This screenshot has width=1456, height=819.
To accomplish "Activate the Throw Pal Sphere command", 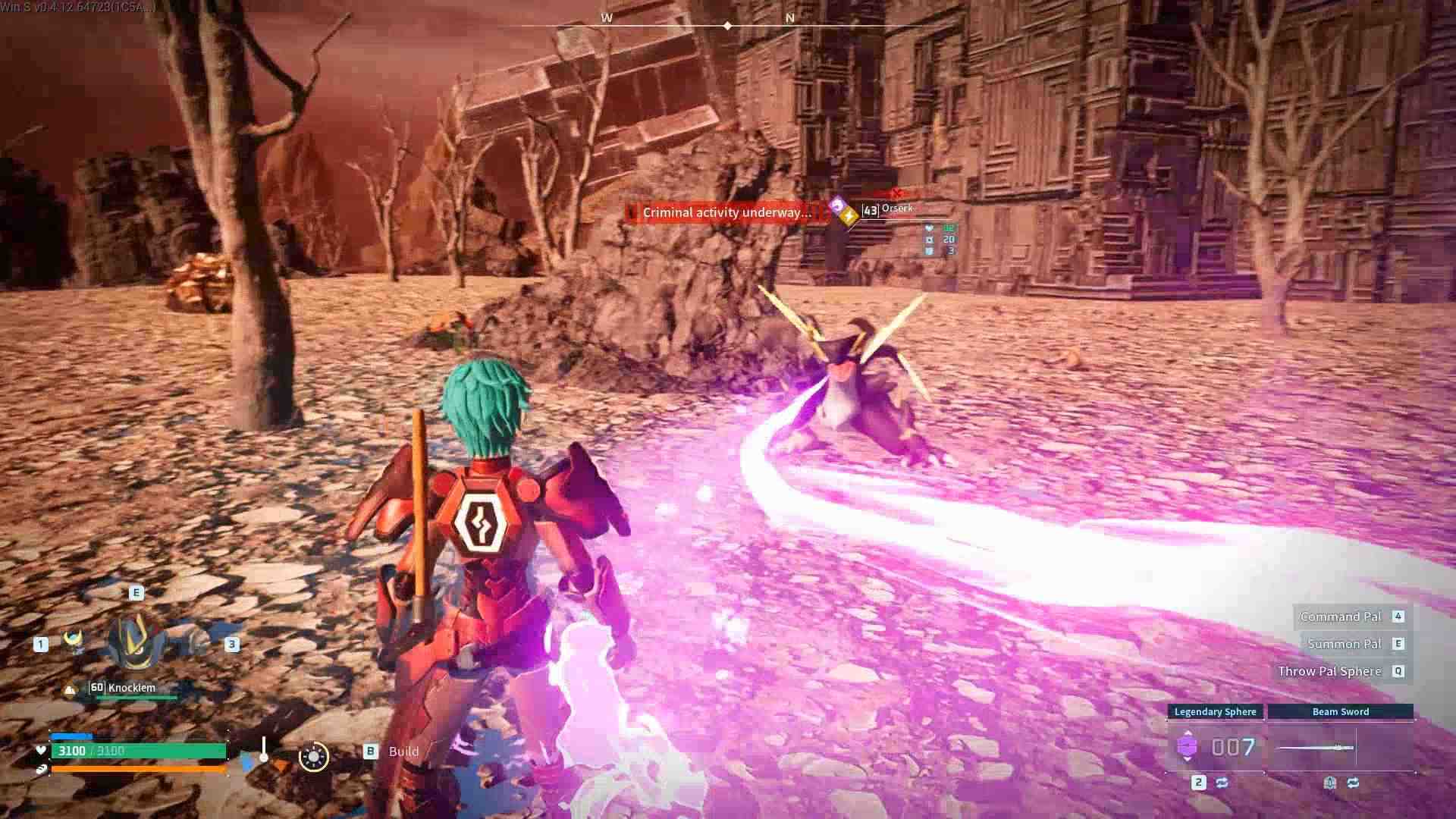I will click(x=1331, y=671).
